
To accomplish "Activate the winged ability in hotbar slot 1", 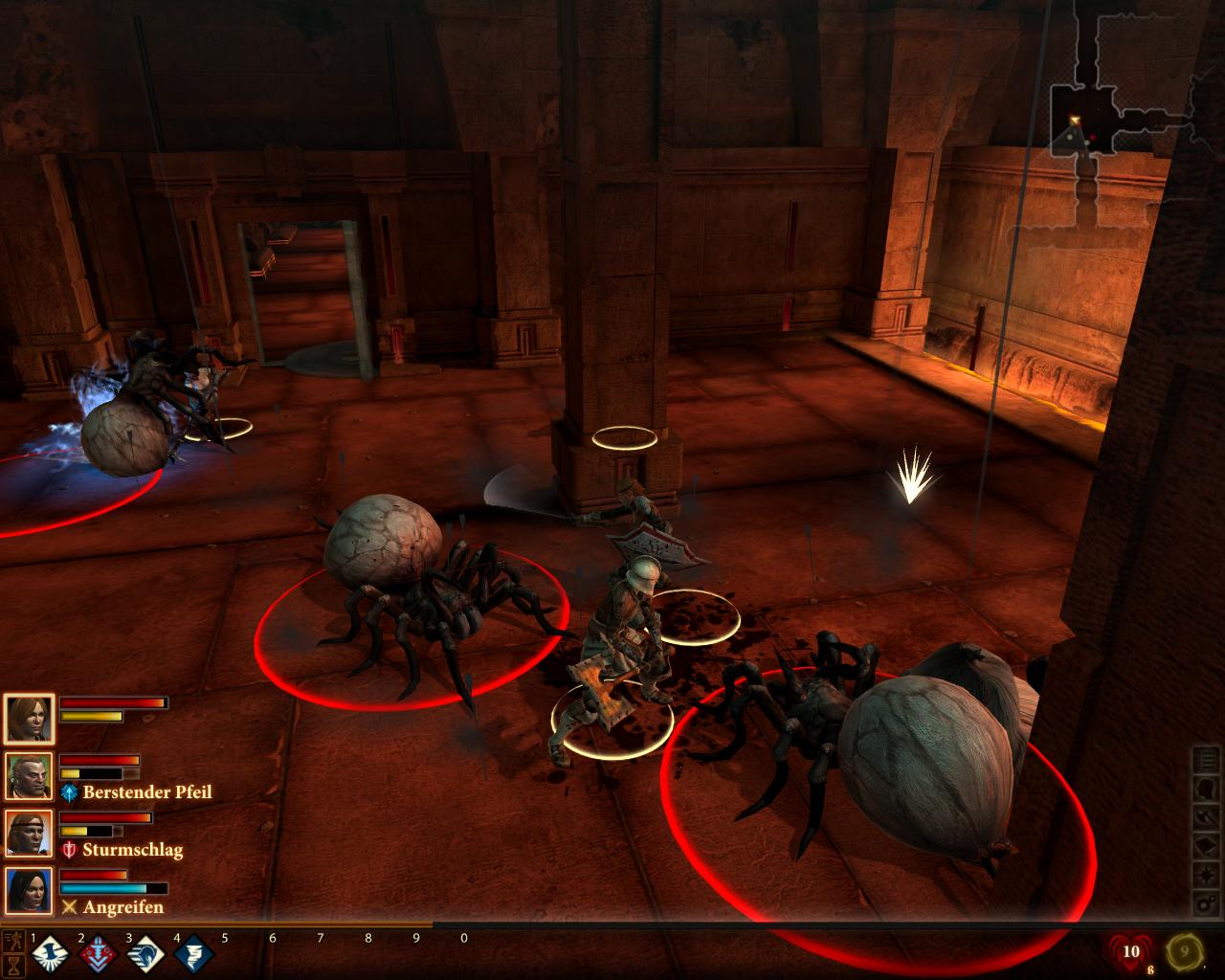I will click(48, 954).
